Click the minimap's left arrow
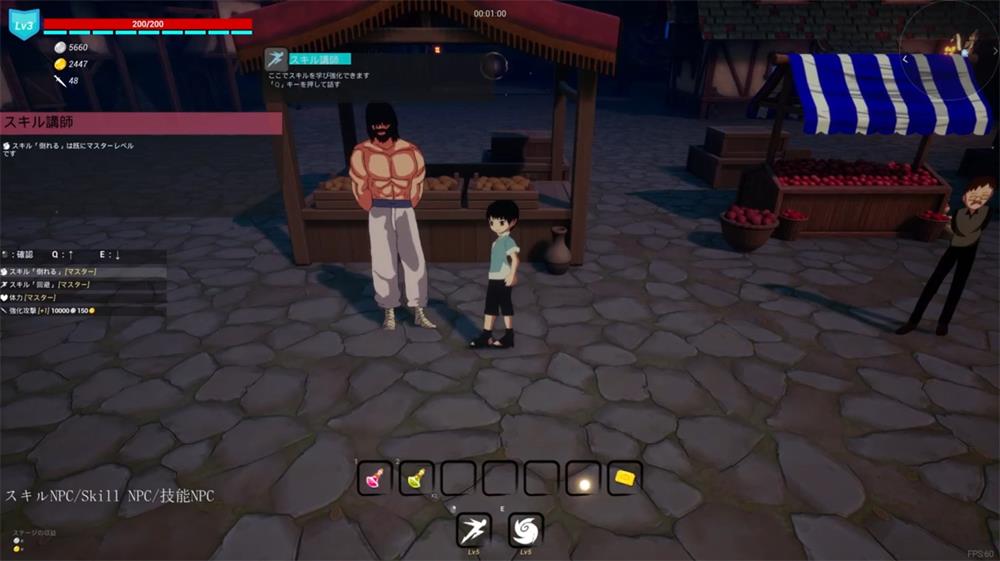 [905, 60]
